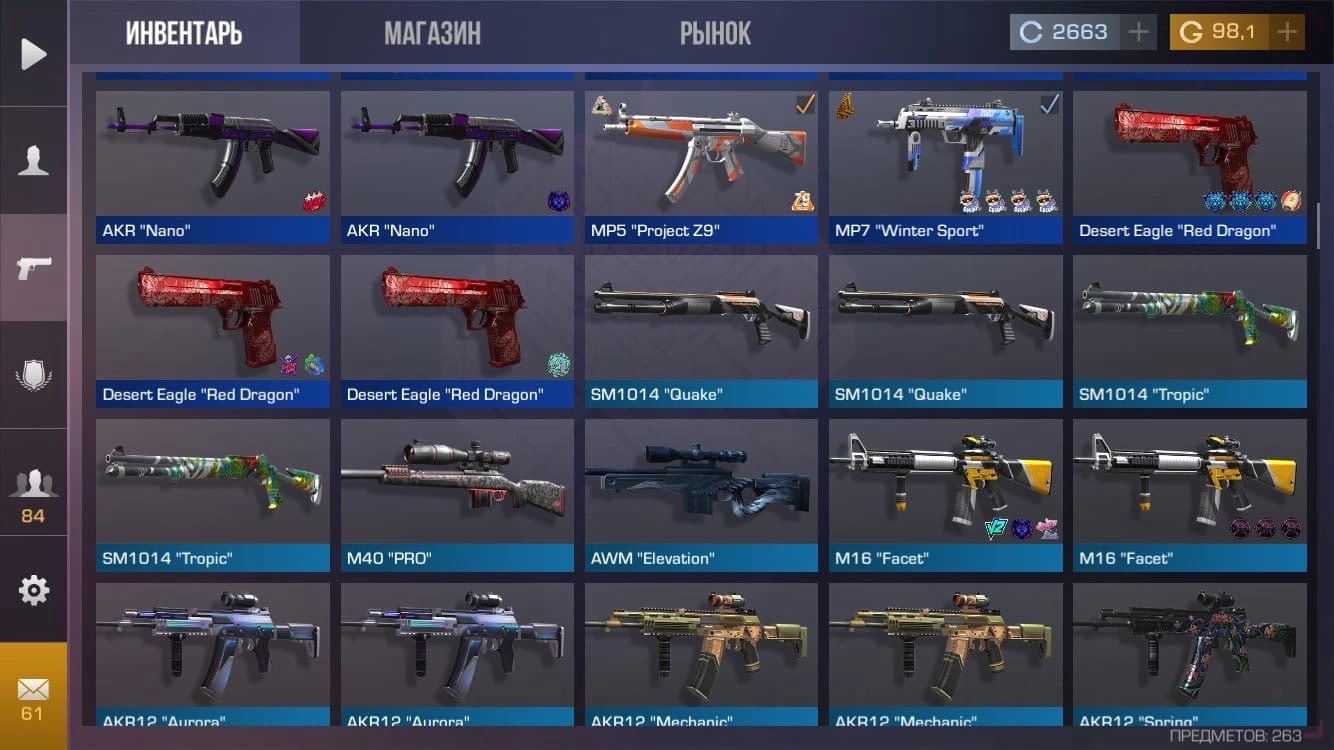Select the M40 "PRO" sniper skin
The height and width of the screenshot is (750, 1334).
(457, 494)
